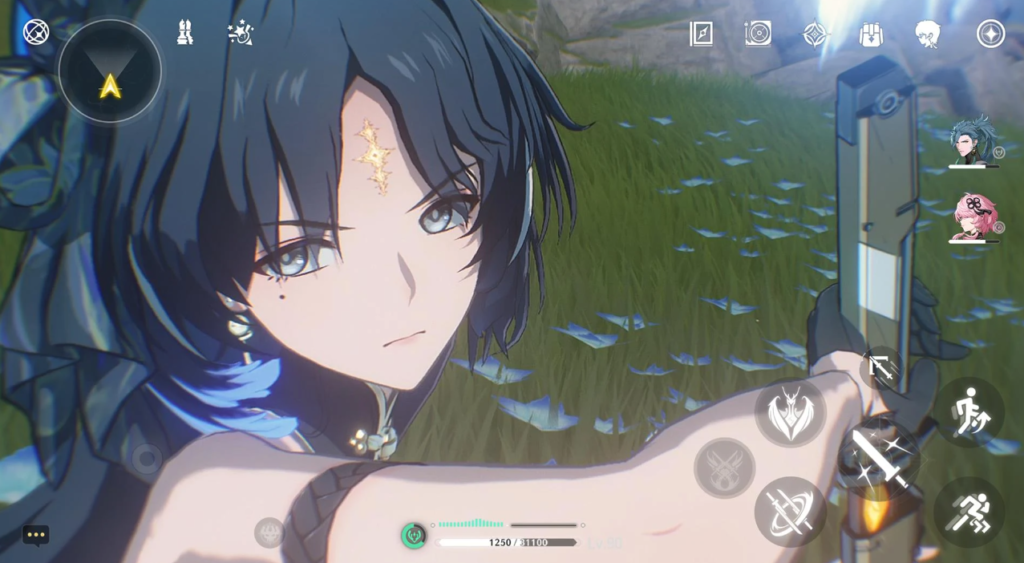Tap the sprinting figure dodge button

tap(969, 512)
